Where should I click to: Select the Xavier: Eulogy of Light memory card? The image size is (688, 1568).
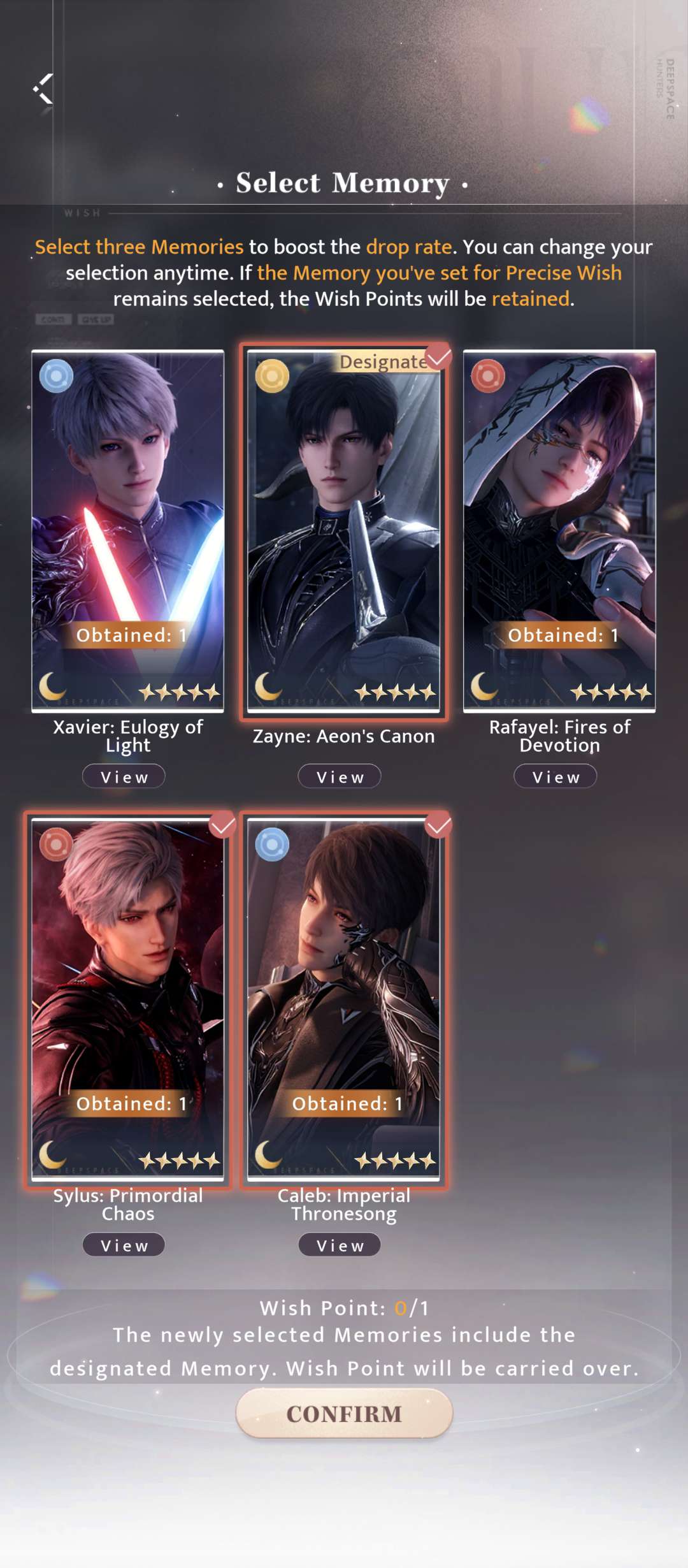coord(128,530)
